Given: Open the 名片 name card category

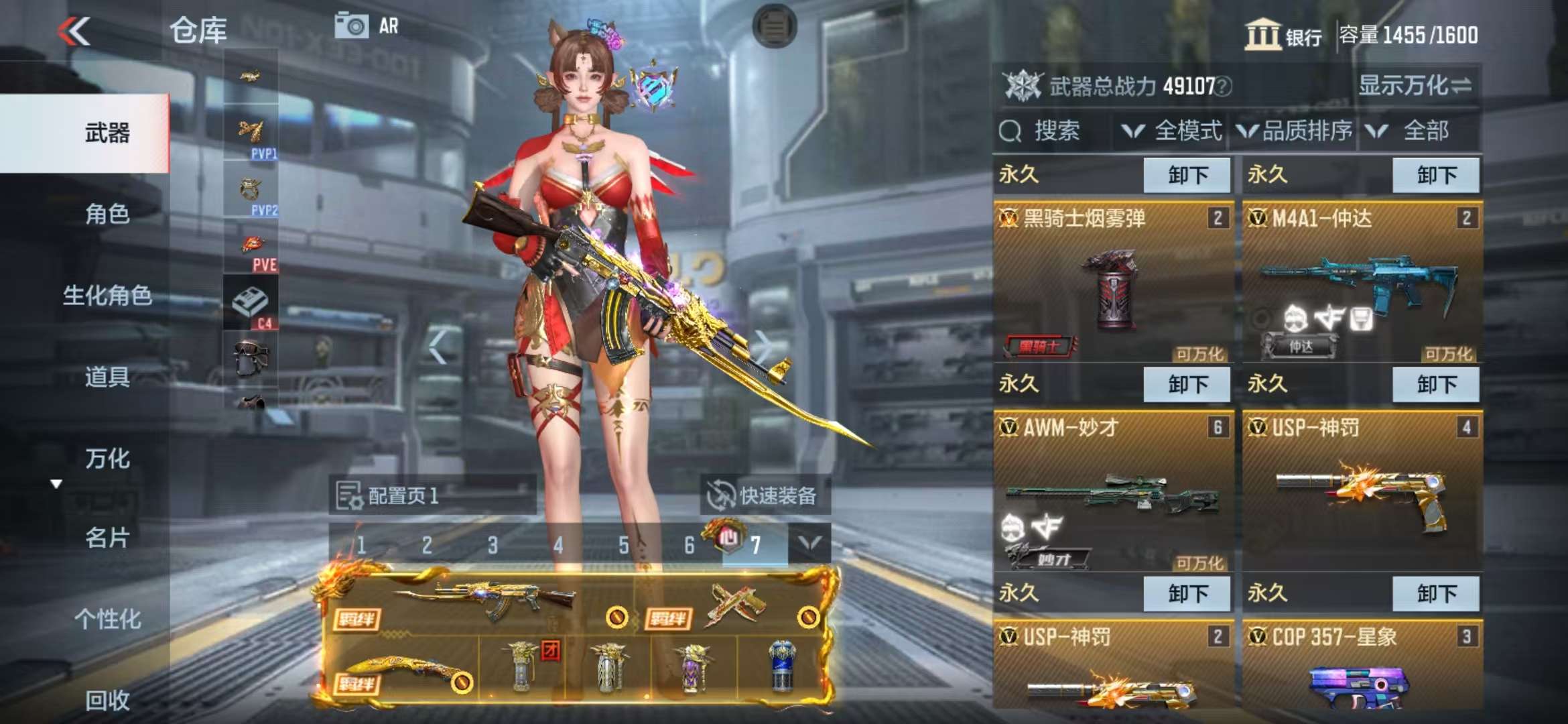Looking at the screenshot, I should (107, 538).
